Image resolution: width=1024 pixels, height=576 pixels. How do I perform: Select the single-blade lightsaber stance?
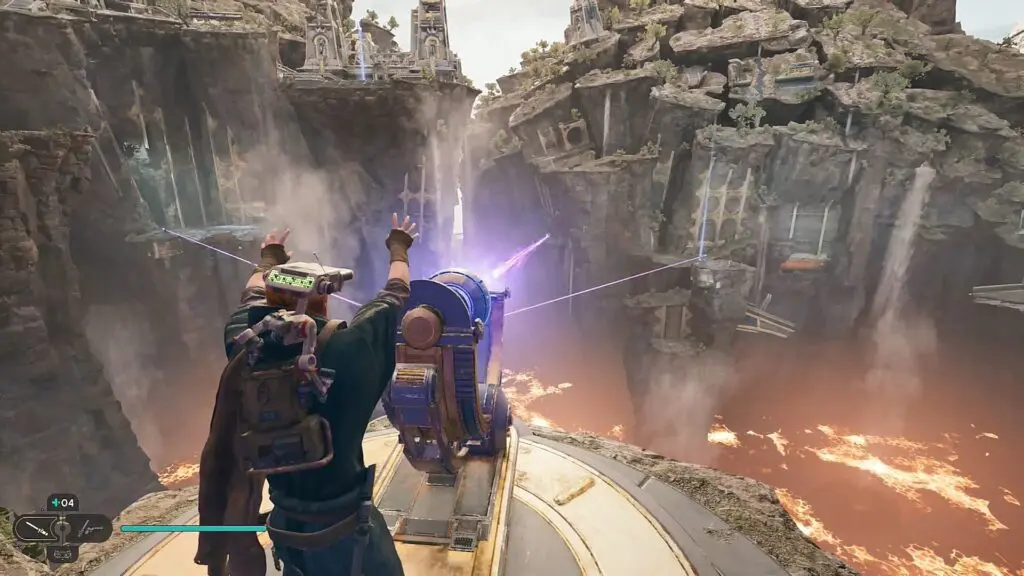tap(35, 526)
